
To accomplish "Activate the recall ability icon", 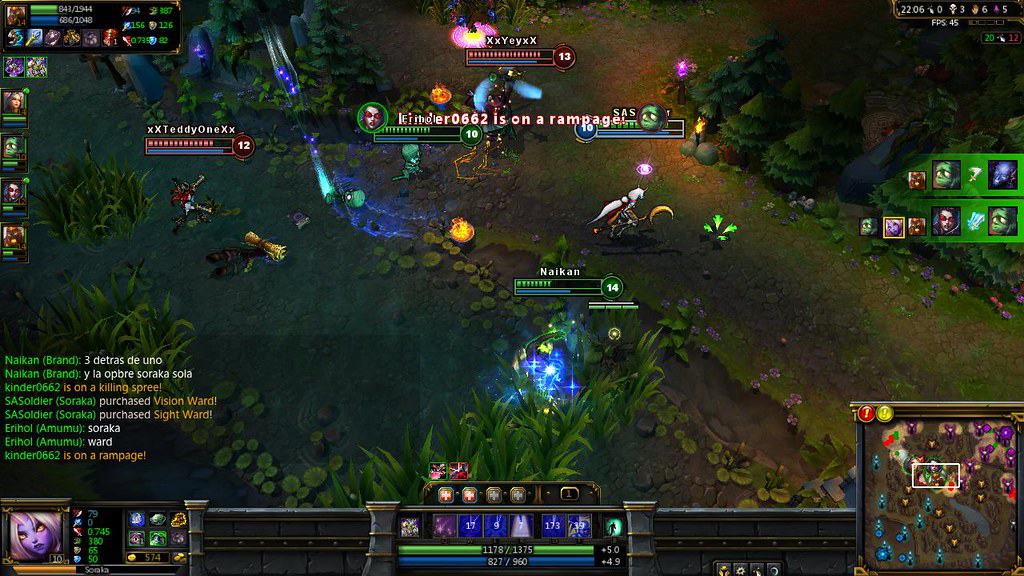I will pos(612,526).
